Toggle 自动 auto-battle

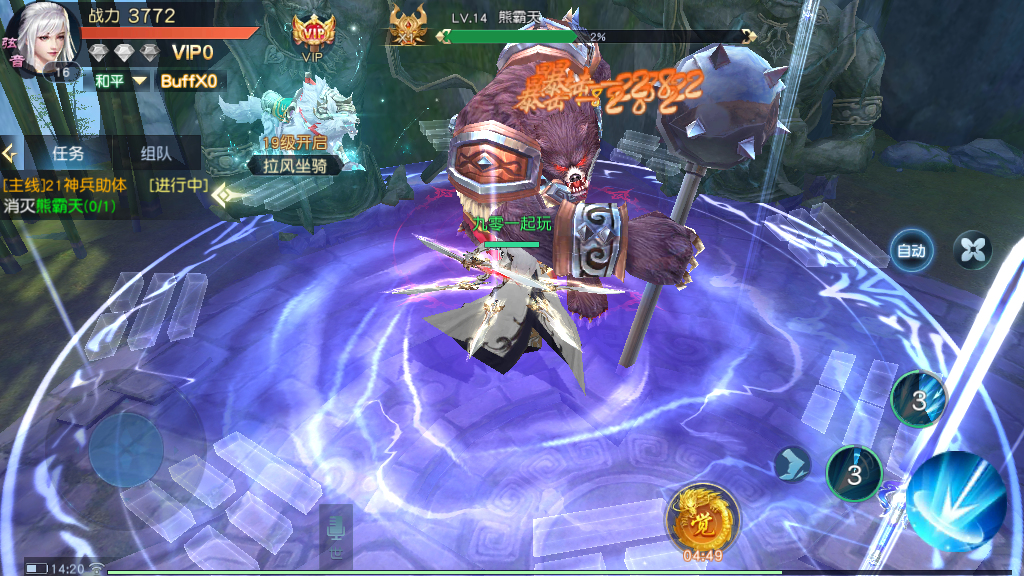pyautogui.click(x=911, y=251)
